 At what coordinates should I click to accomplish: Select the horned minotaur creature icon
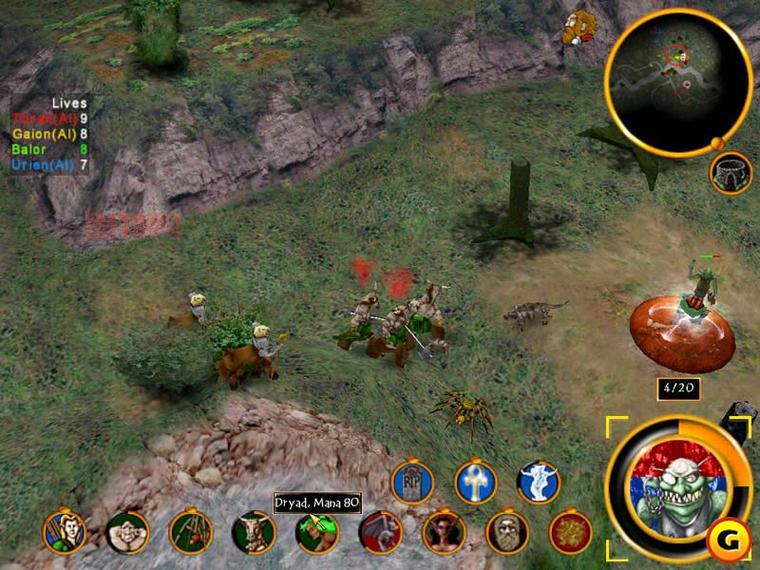254,531
